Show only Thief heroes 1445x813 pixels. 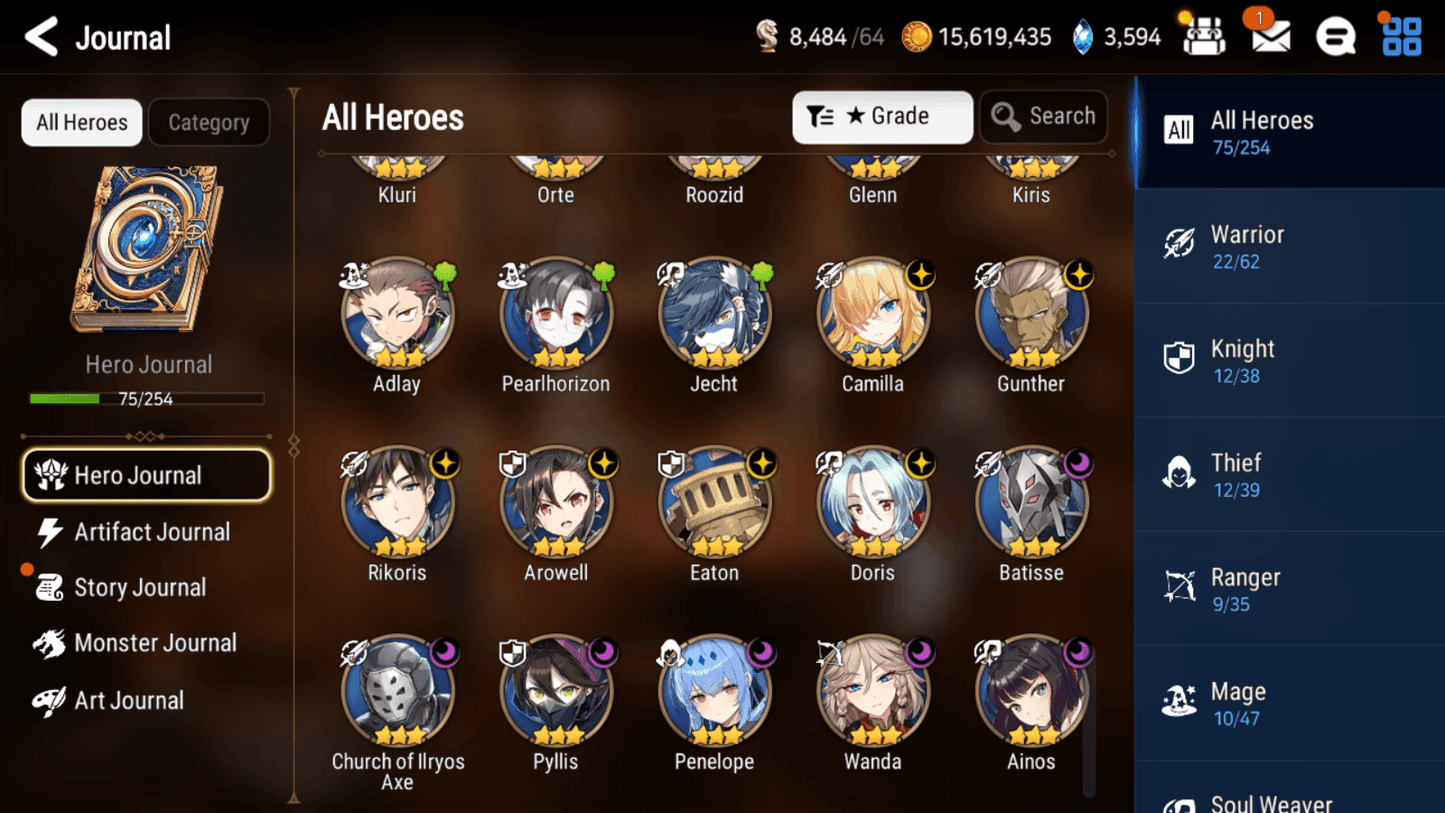[1289, 475]
